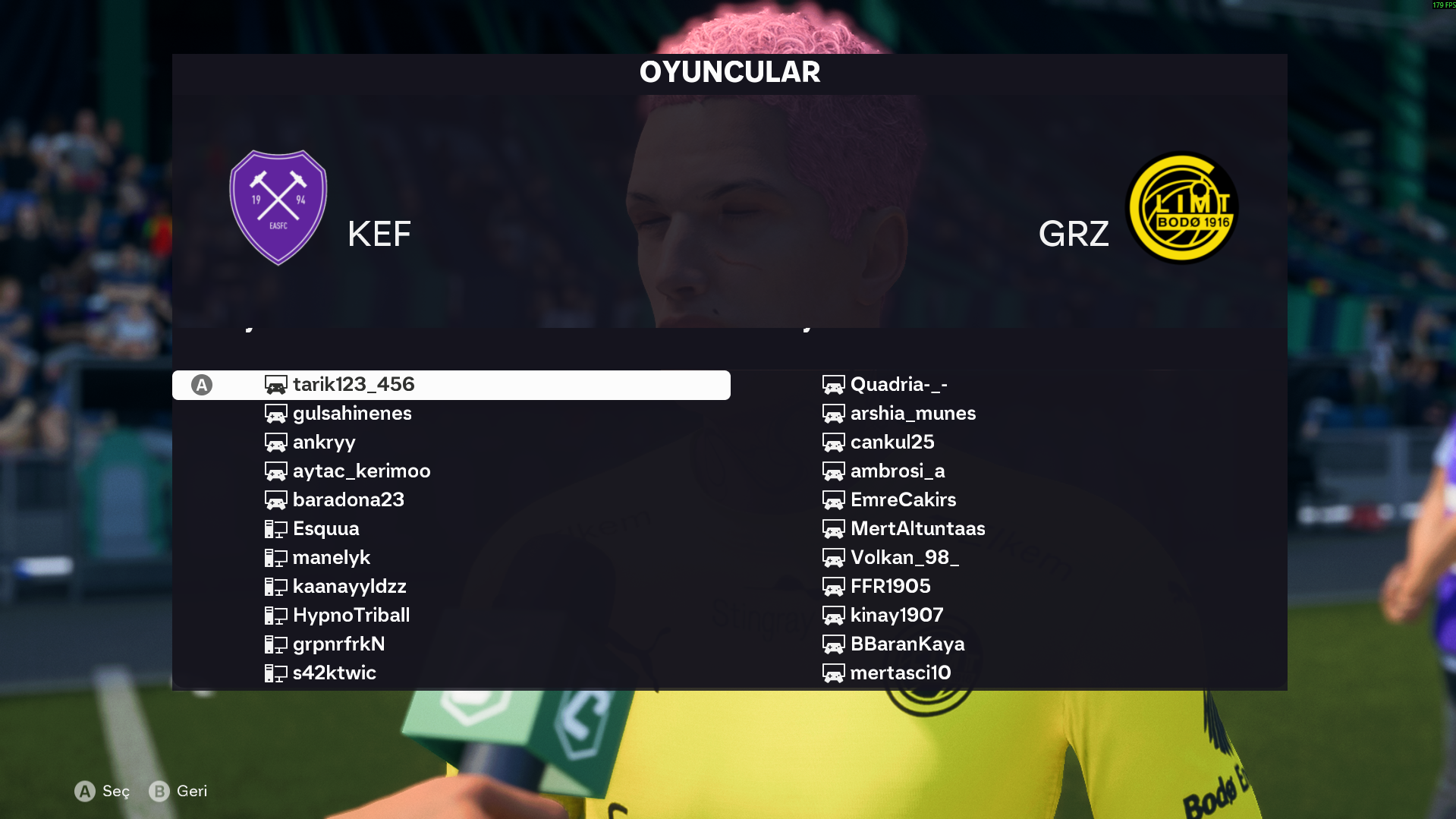The width and height of the screenshot is (1456, 819).
Task: Choose MertAltuntaas player row
Action: pos(917,529)
